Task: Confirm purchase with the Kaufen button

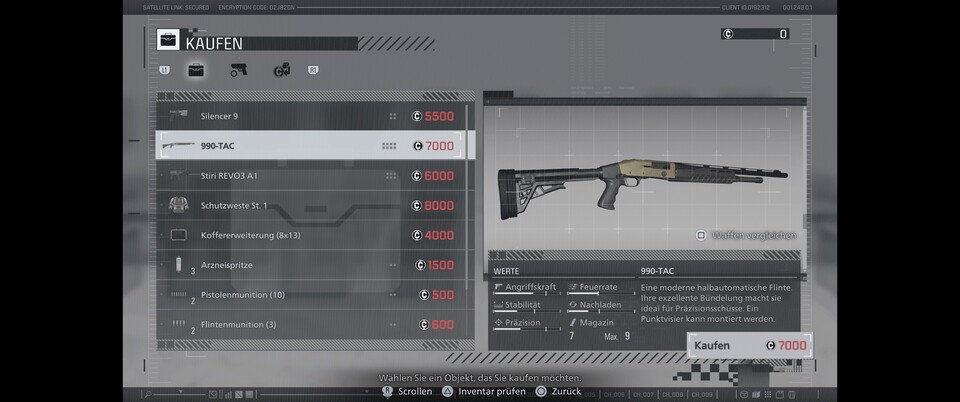Action: 748,346
